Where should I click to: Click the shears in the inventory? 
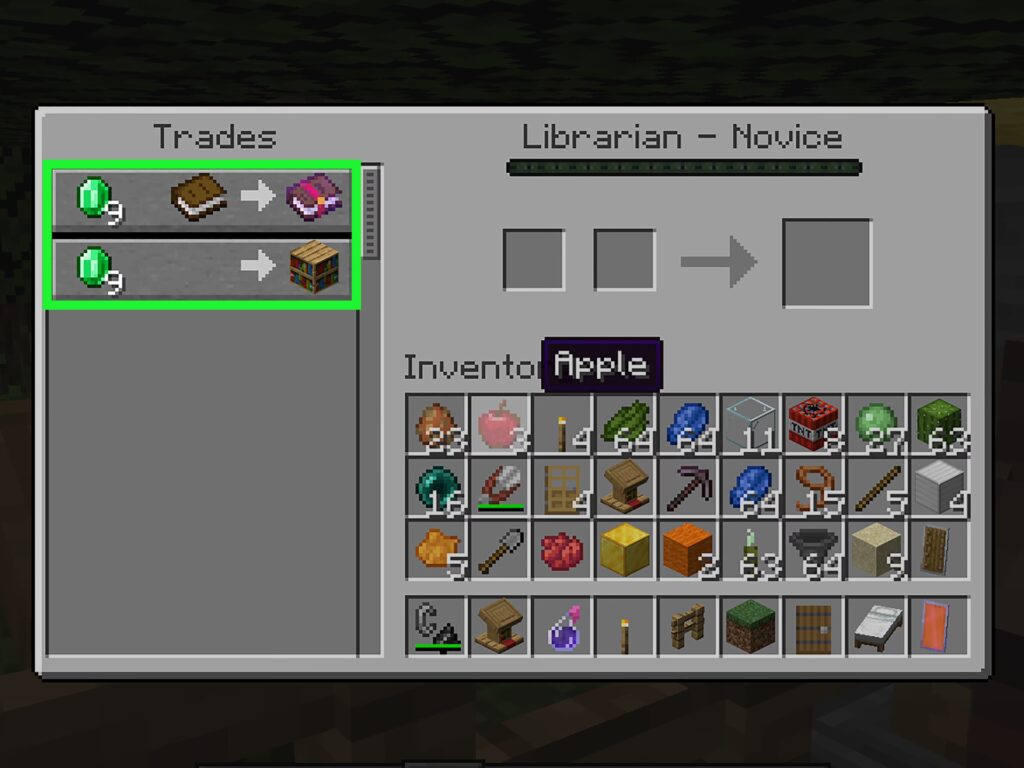click(500, 487)
